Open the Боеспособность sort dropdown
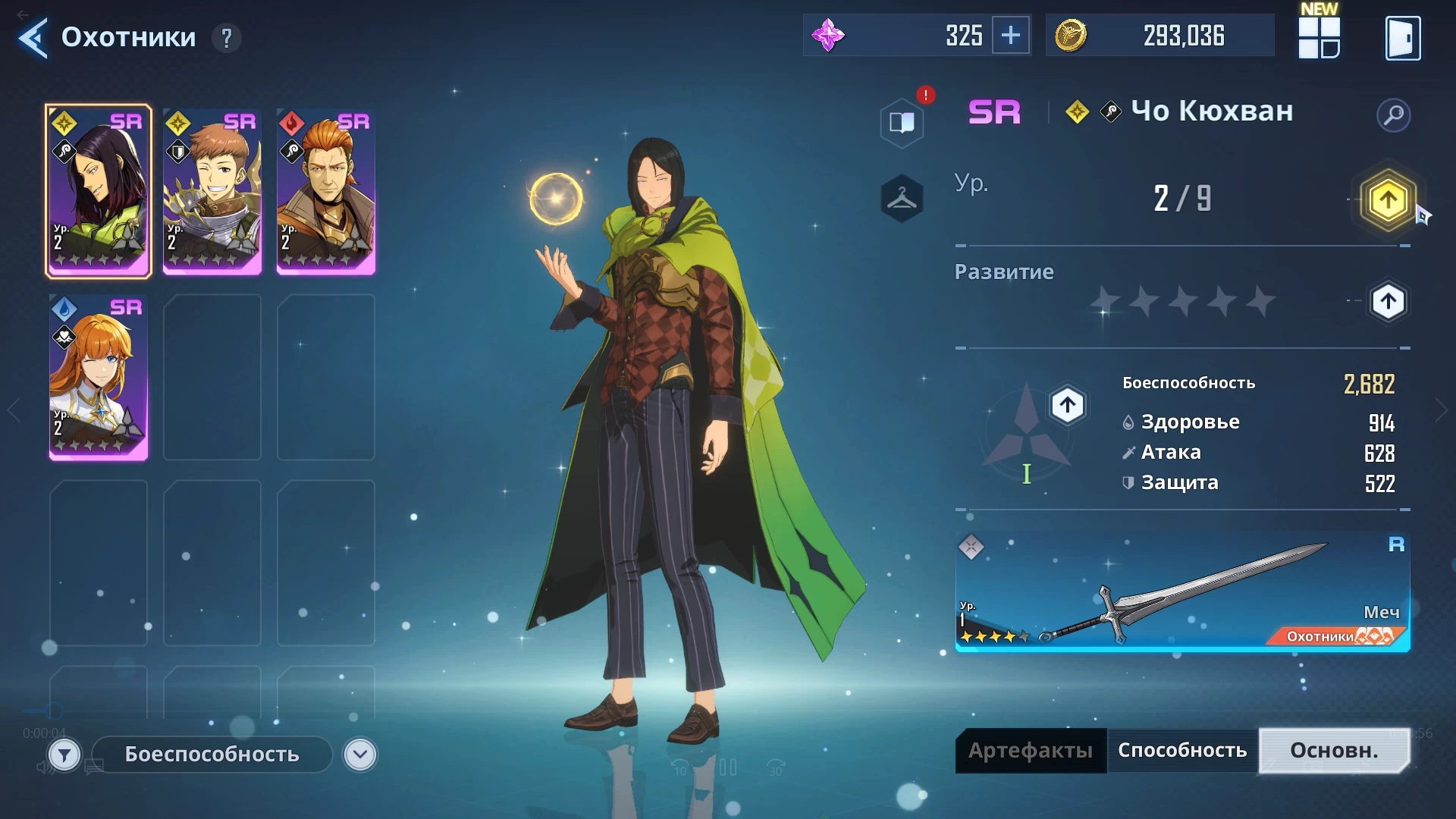Screen dimensions: 1456x819 359,755
